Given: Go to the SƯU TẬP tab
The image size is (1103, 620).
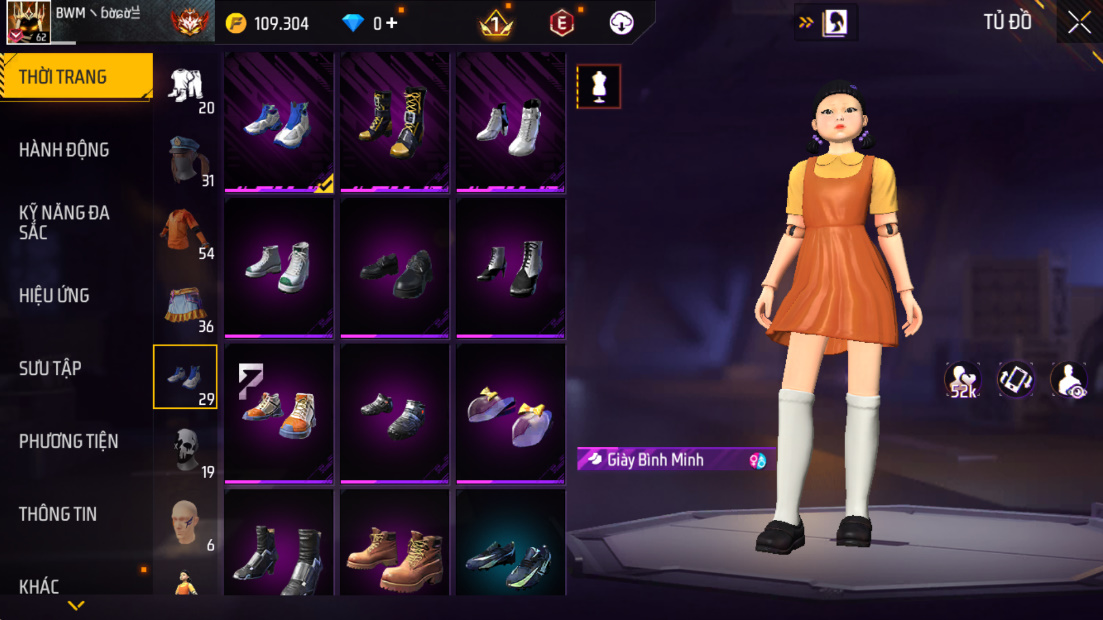Looking at the screenshot, I should coord(50,368).
